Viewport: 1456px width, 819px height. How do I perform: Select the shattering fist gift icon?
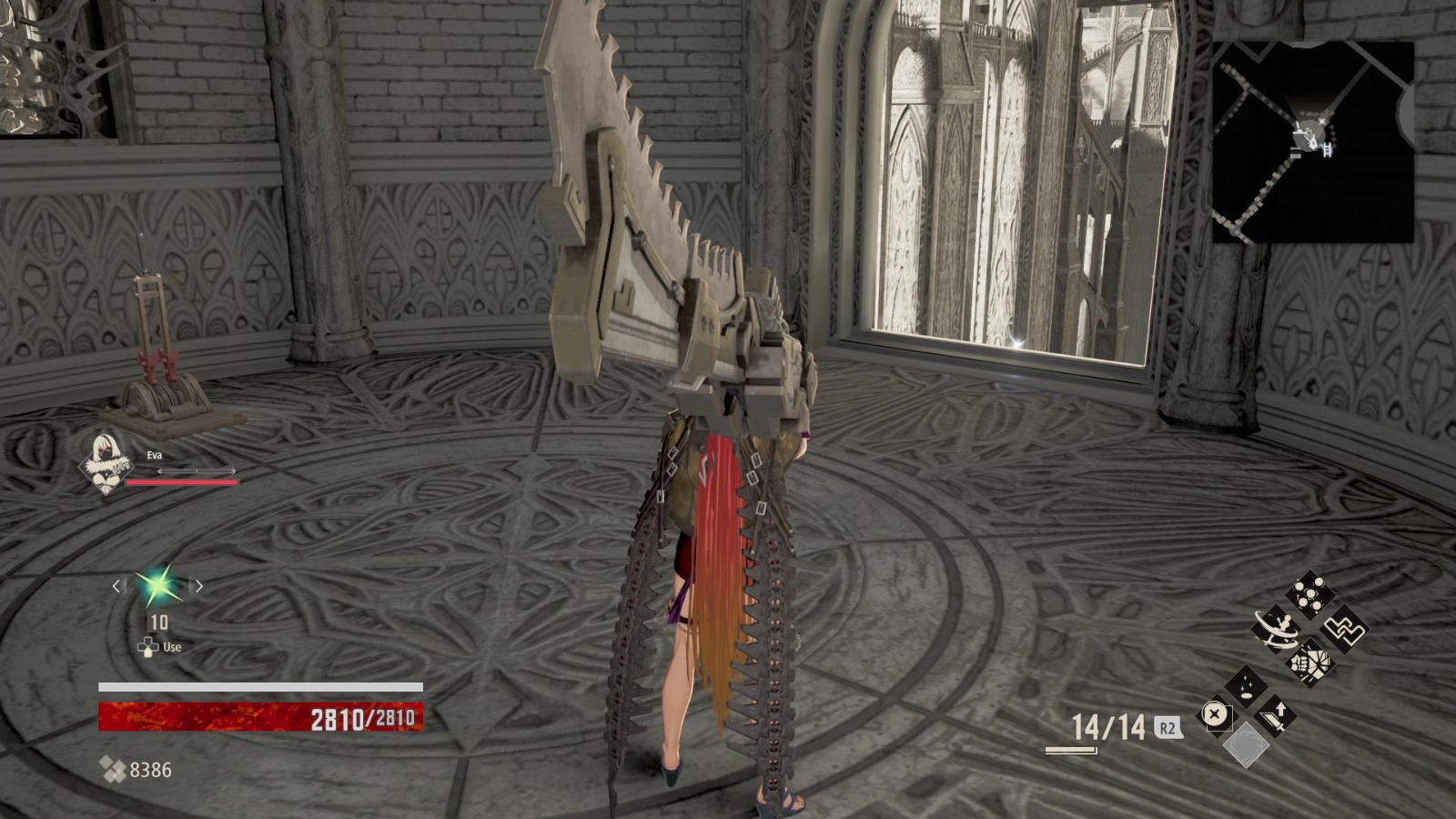[x=1310, y=662]
